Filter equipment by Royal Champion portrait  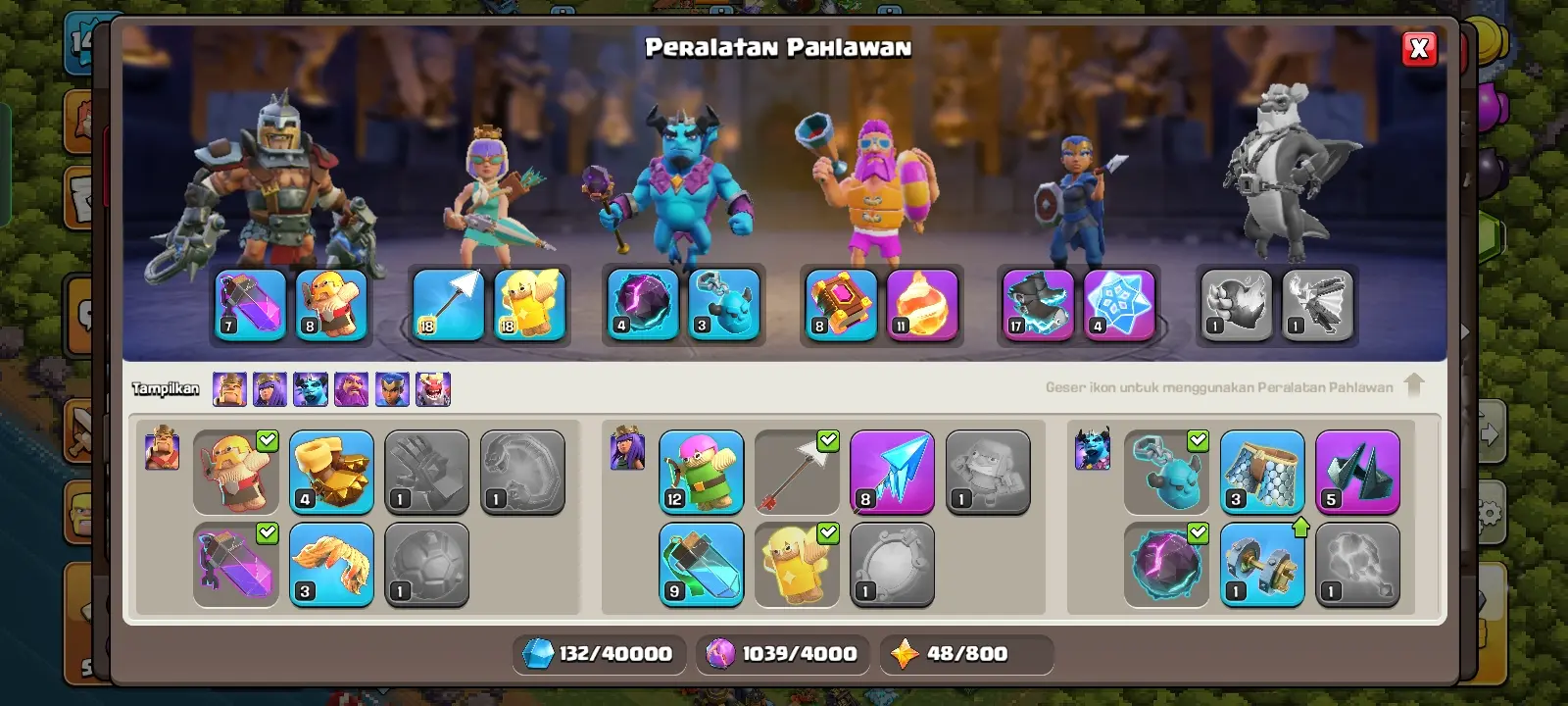pos(392,389)
